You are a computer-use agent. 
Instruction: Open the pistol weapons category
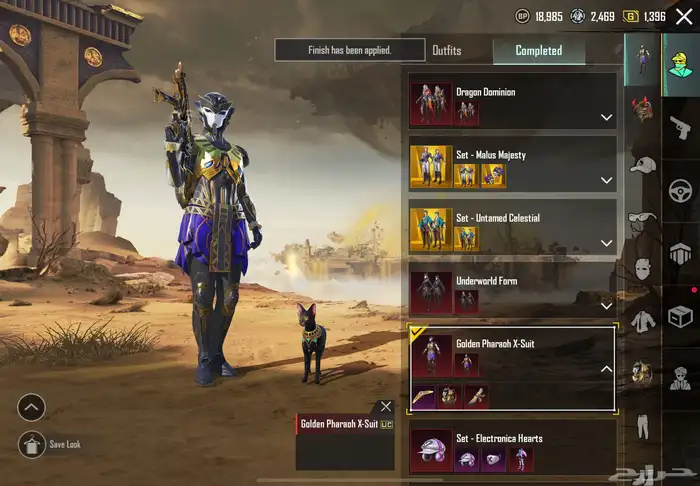pos(680,127)
